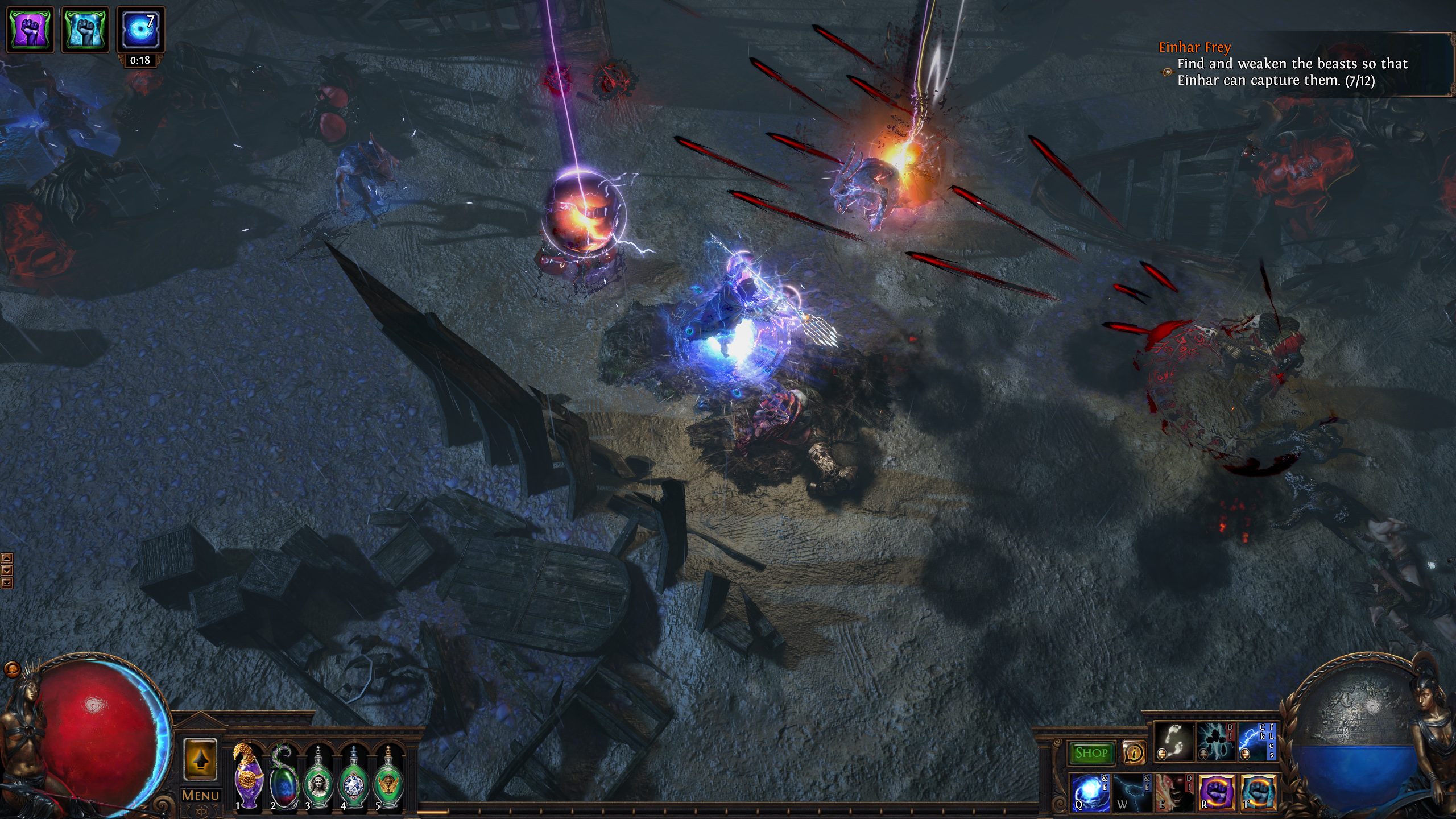Click the blue mana globe bottom-right
Viewport: 1456px width, 819px height.
[1356, 739]
